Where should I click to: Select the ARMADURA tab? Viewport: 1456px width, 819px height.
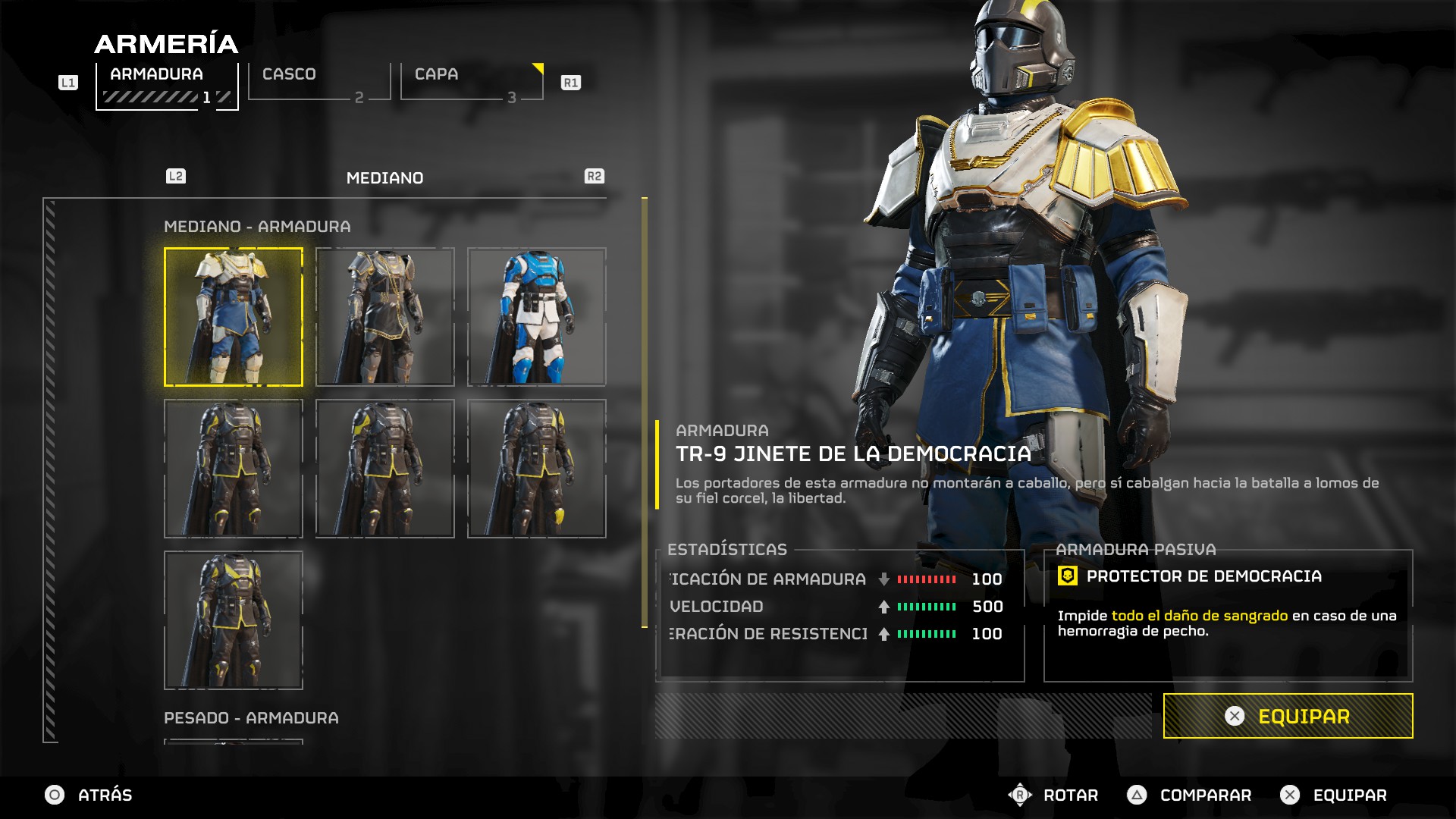(167, 85)
